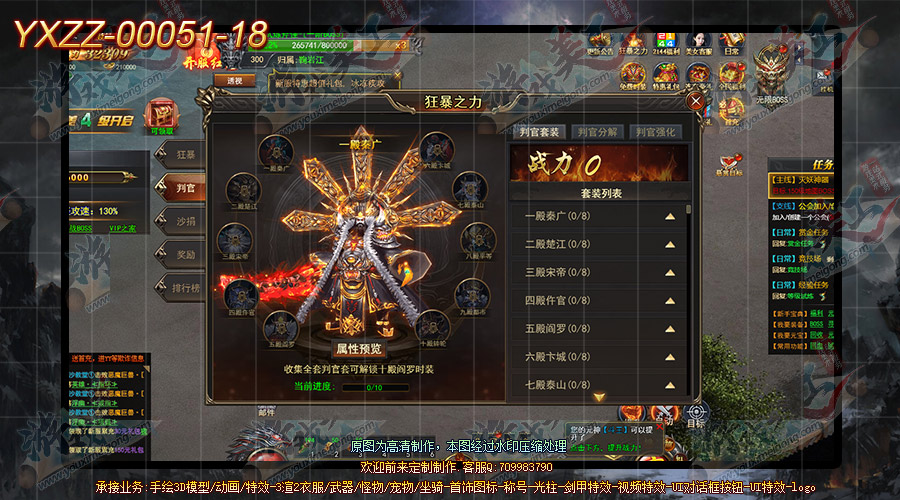This screenshot has width=900, height=500.
Task: Show the 排行榜 ranking tab
Action: pos(184,289)
